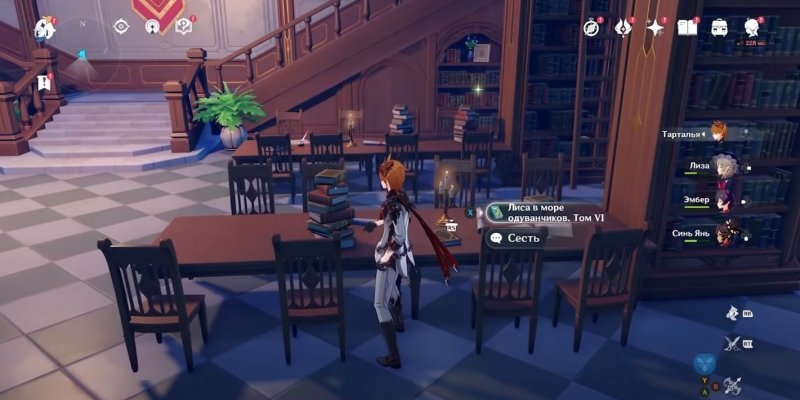800x400 pixels.
Task: Open the events compass icon
Action: [592, 27]
